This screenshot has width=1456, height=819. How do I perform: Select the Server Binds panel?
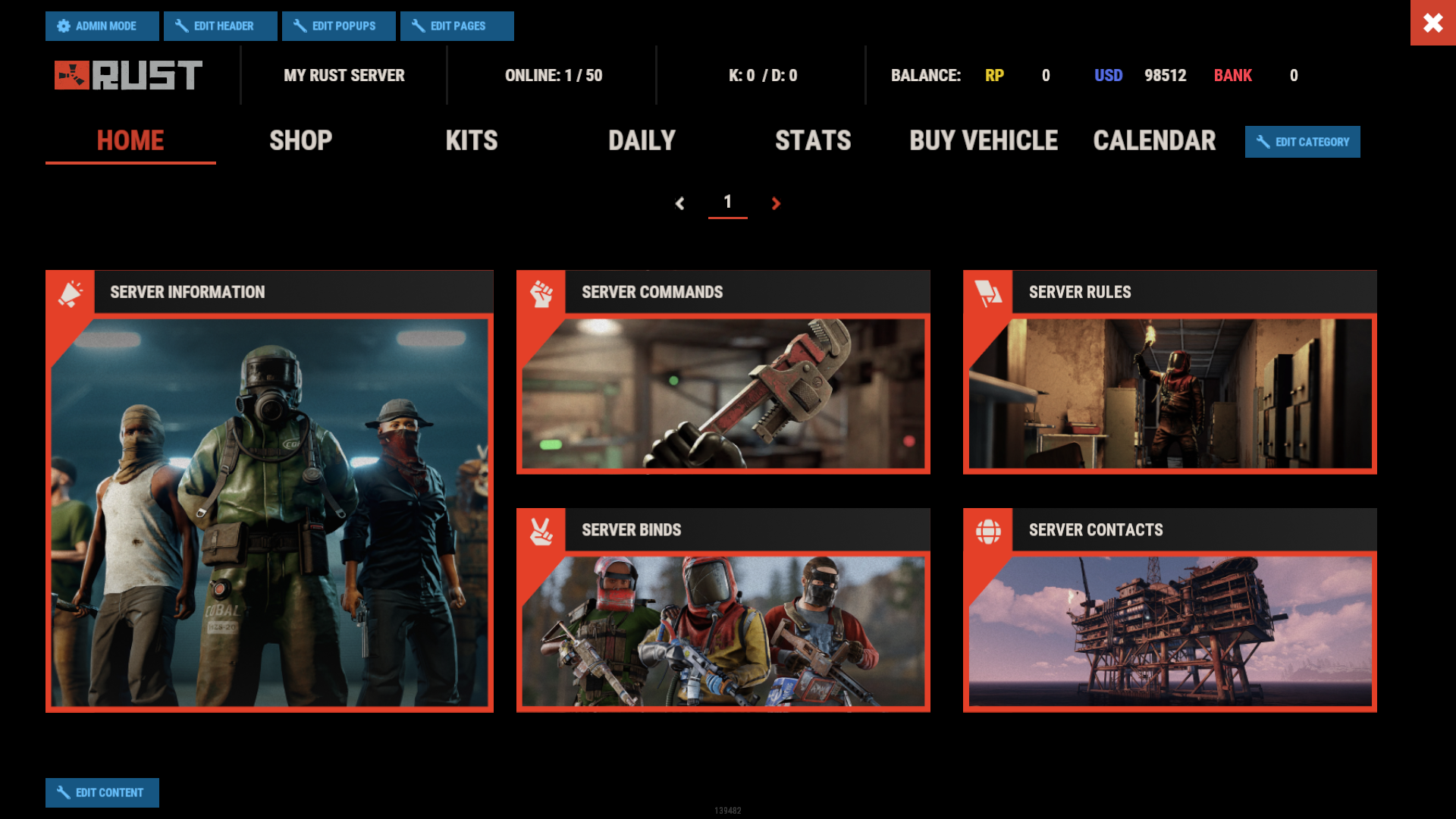723,611
